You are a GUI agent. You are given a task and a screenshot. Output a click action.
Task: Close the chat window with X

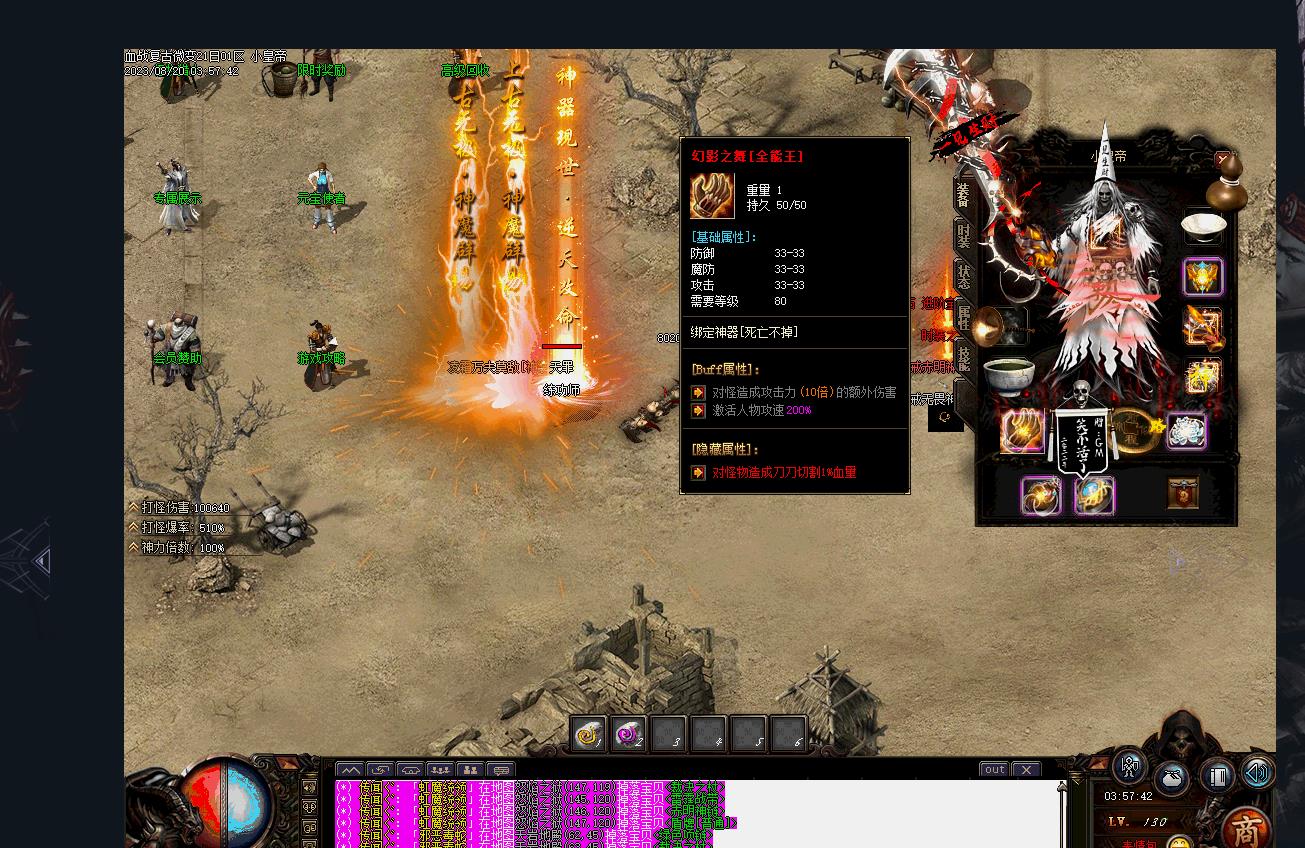[x=1026, y=769]
